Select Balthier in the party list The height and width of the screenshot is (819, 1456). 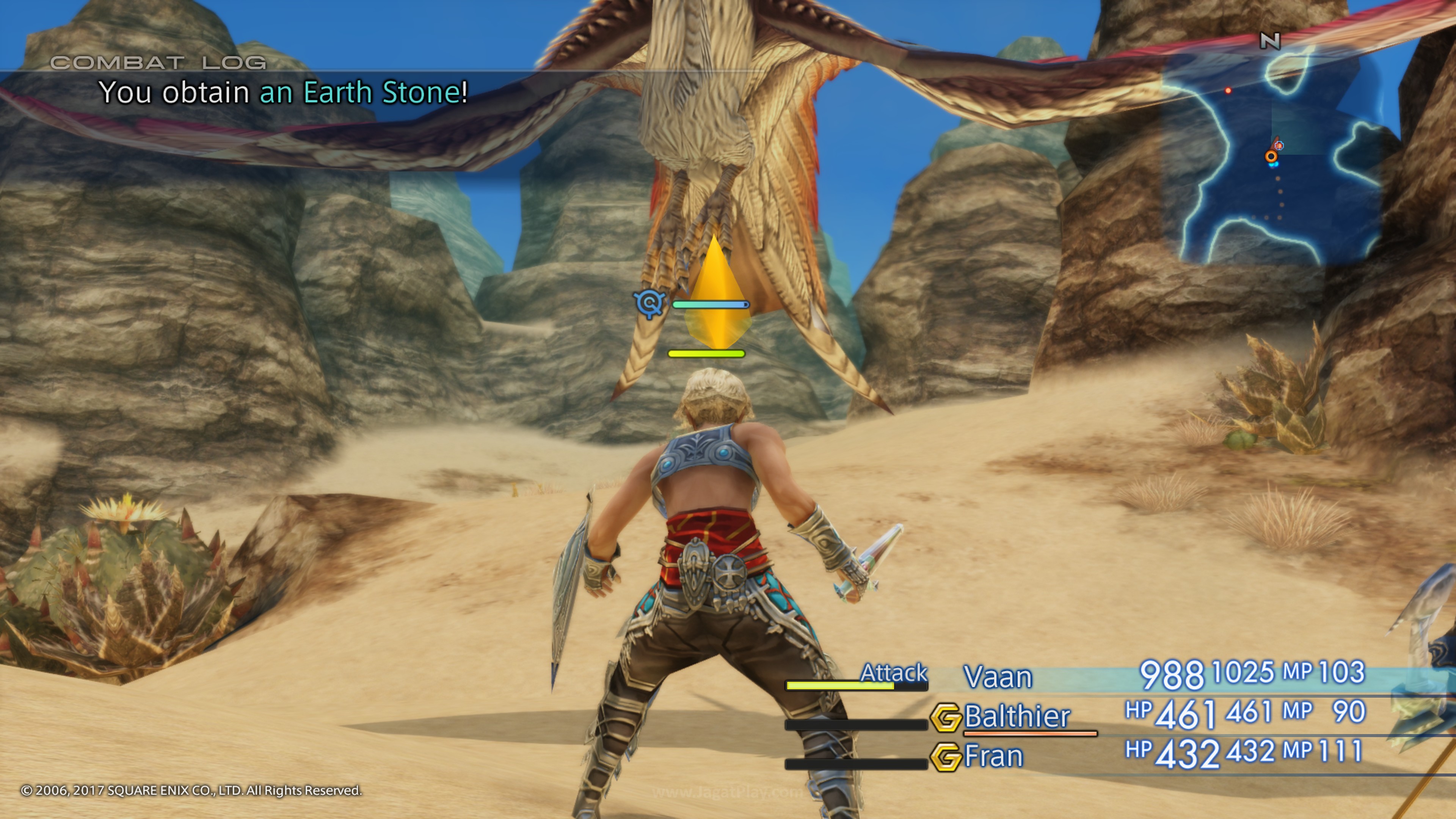pos(1017,716)
